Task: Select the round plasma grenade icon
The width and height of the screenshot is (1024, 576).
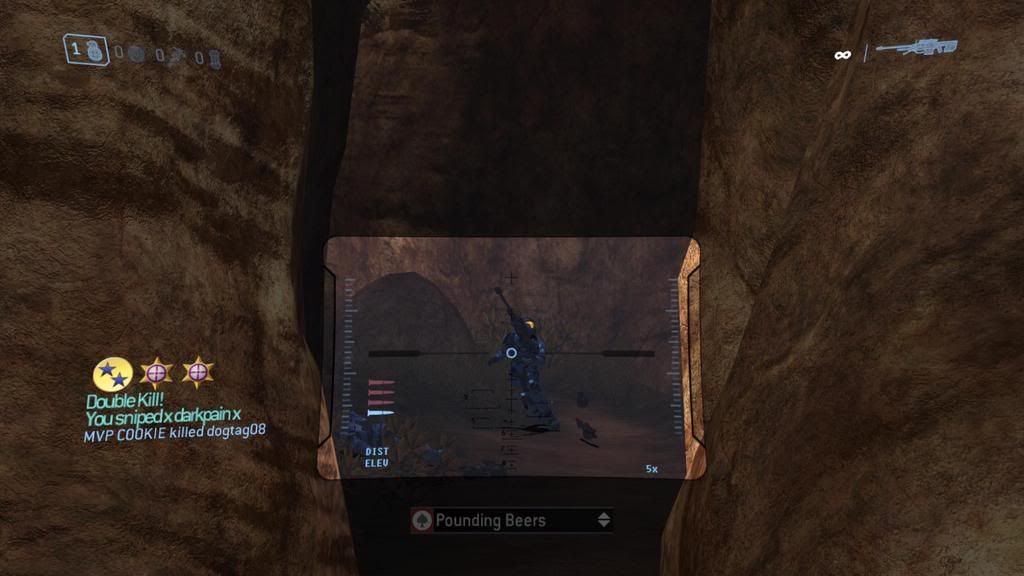Action: (x=138, y=53)
